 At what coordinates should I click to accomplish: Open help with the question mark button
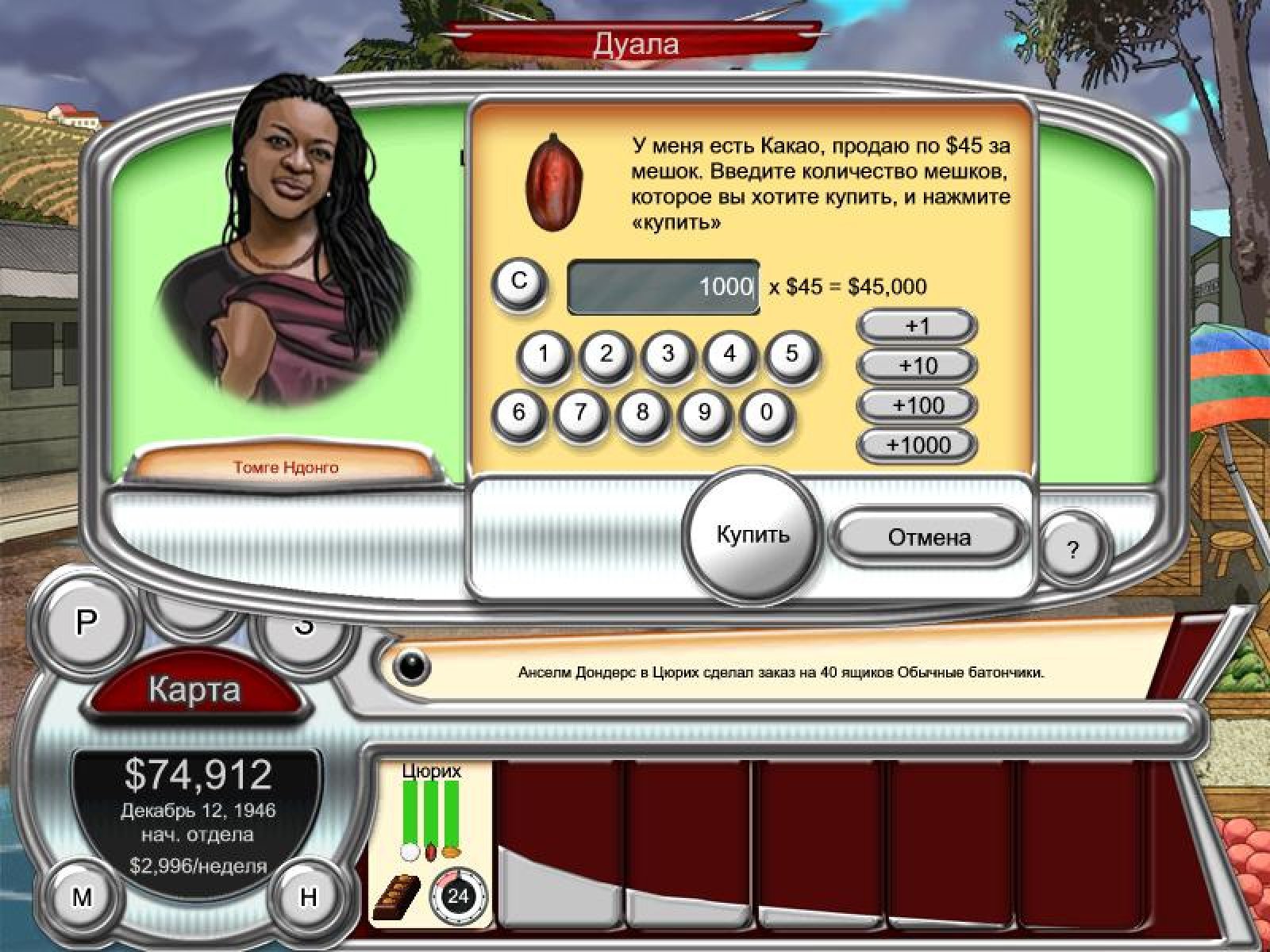(x=1072, y=549)
